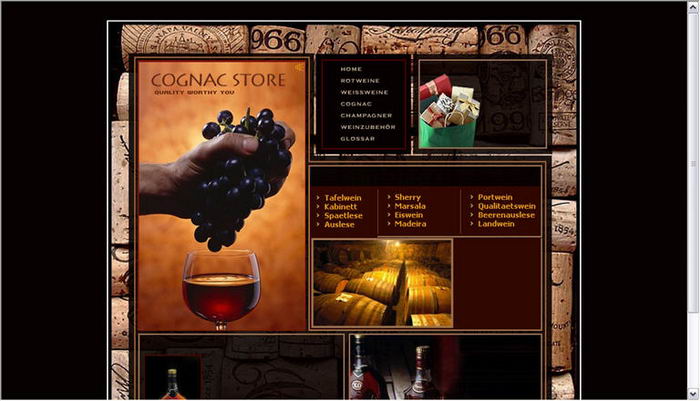The image size is (700, 401).
Task: Open the Sherry link
Action: [x=408, y=198]
